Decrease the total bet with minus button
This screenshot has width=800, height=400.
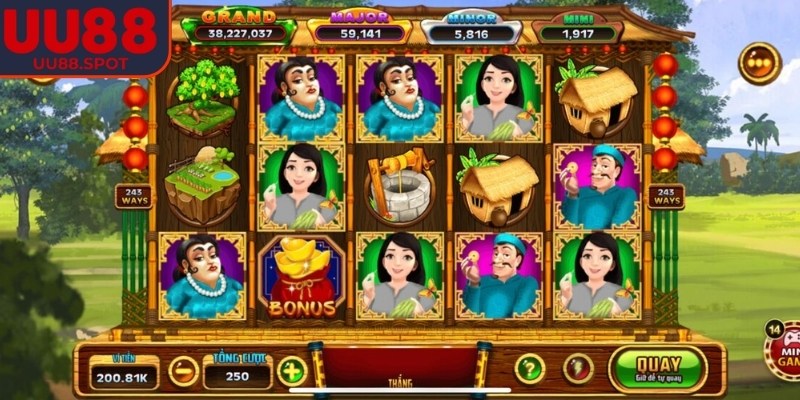point(183,371)
